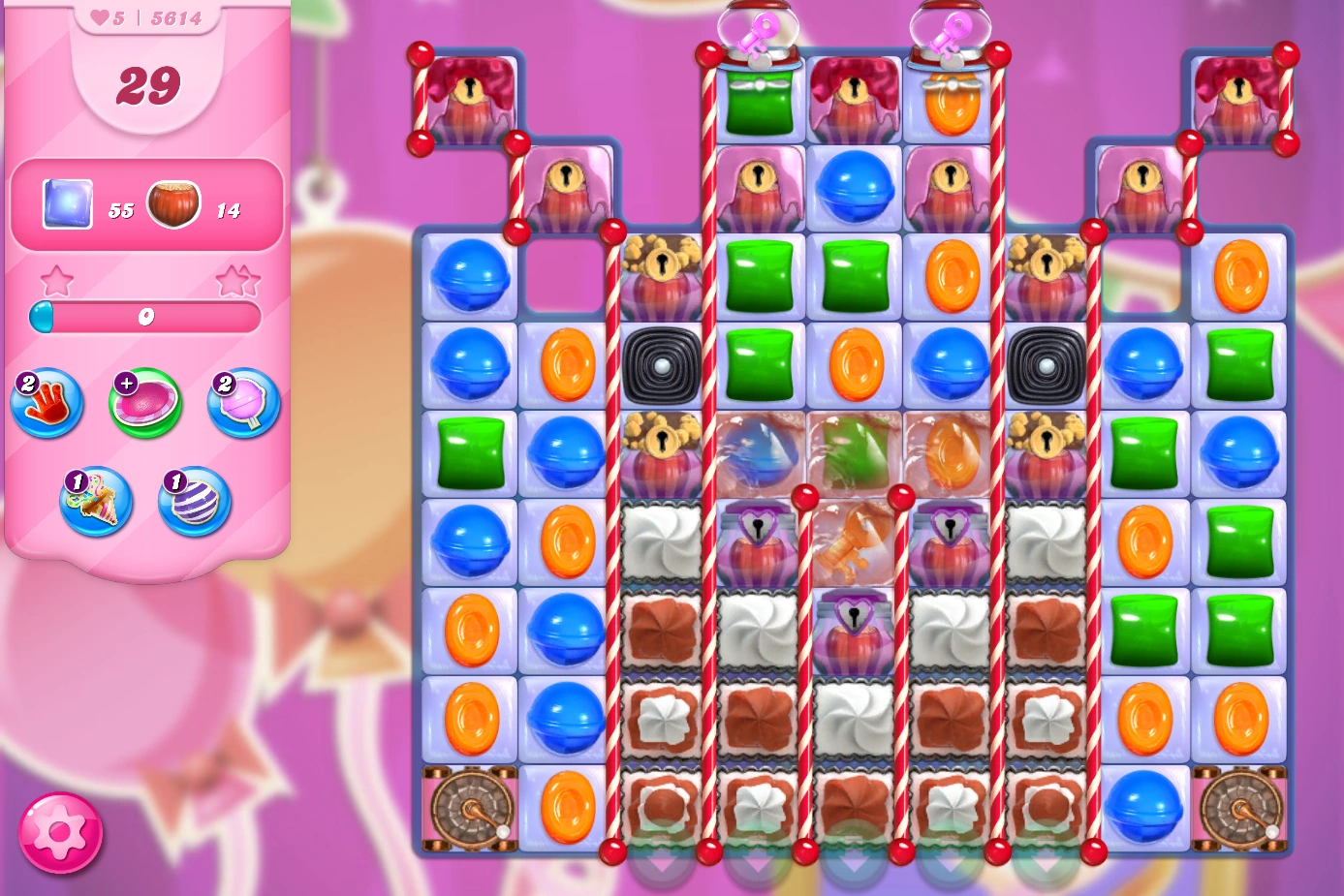
Task: Click the left gumball machine key dispenser
Action: click(761, 29)
